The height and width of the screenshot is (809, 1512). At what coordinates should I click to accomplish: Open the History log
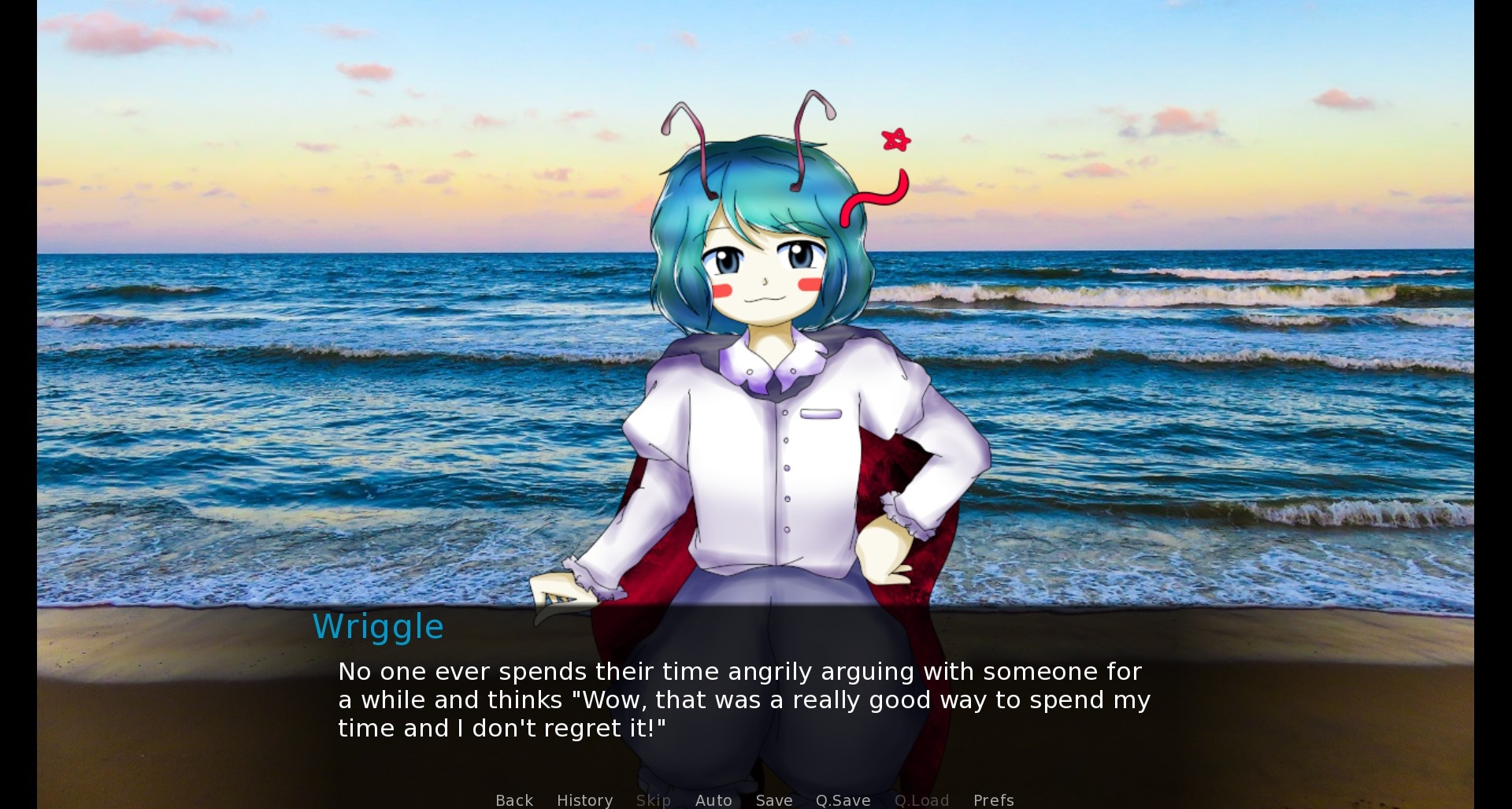click(584, 800)
